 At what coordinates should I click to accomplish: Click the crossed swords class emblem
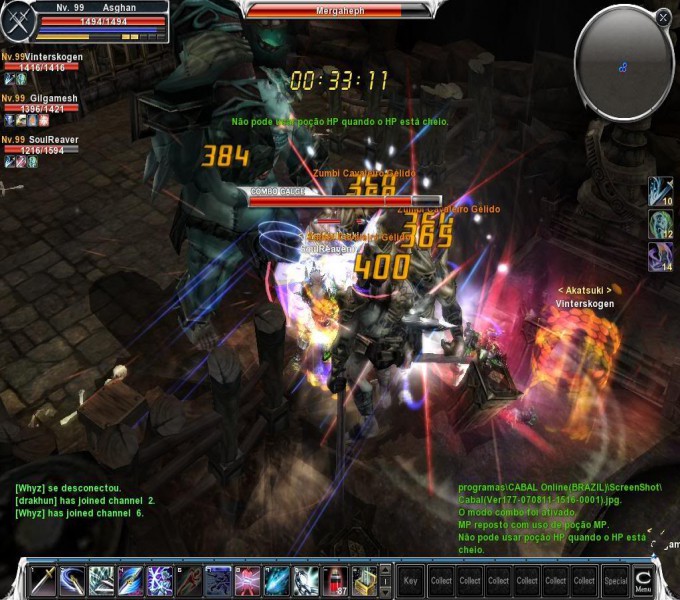tap(17, 21)
